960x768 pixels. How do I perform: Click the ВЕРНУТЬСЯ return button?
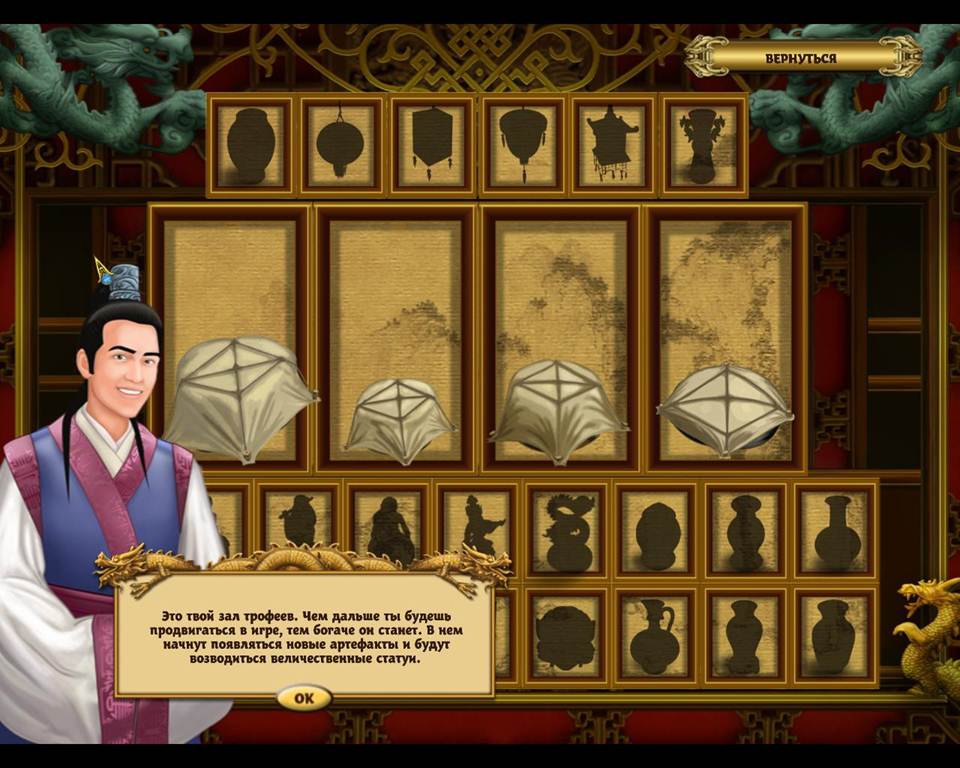801,57
